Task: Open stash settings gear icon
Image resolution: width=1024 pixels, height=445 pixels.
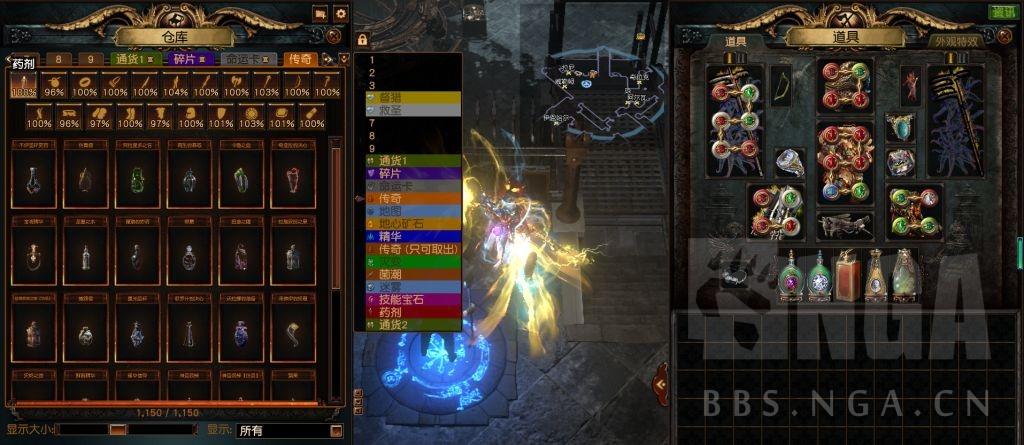Action: tap(340, 14)
